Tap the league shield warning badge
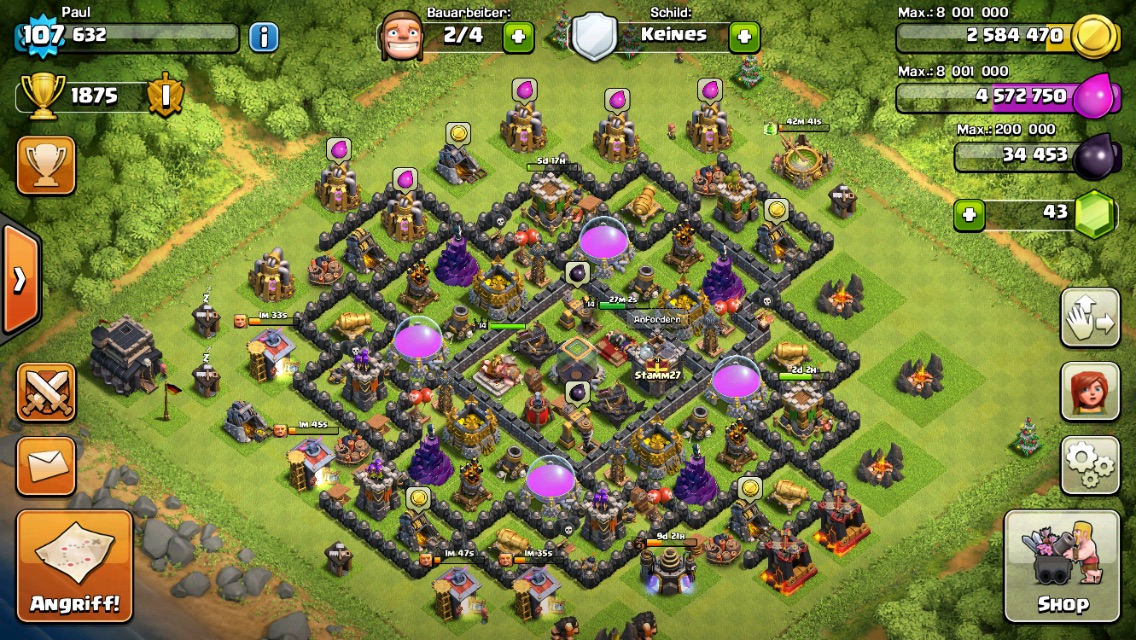1136x640 pixels. click(164, 96)
